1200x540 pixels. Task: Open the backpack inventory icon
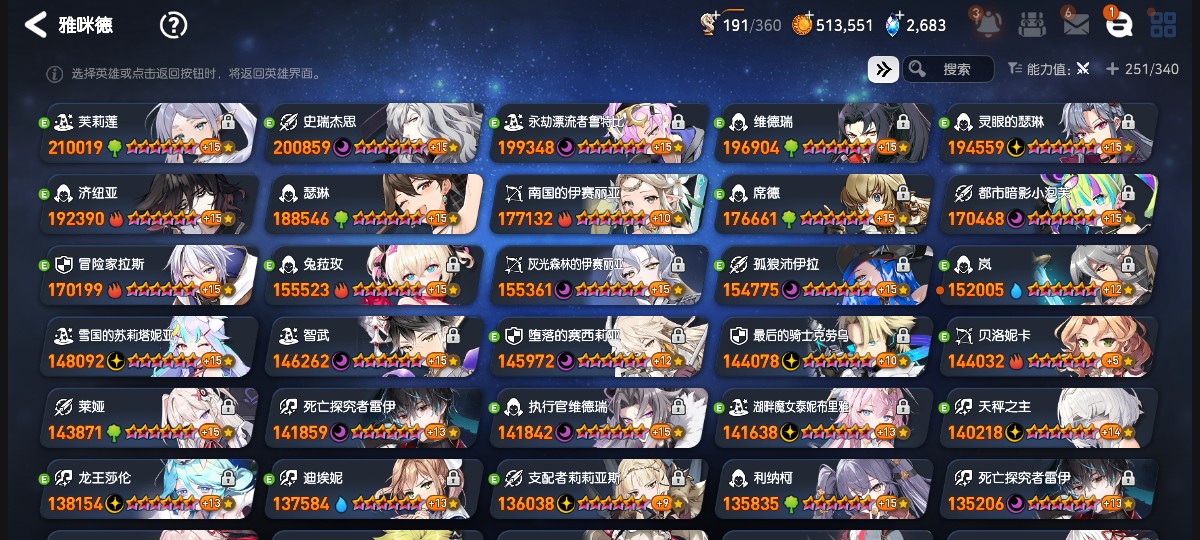click(x=1033, y=25)
